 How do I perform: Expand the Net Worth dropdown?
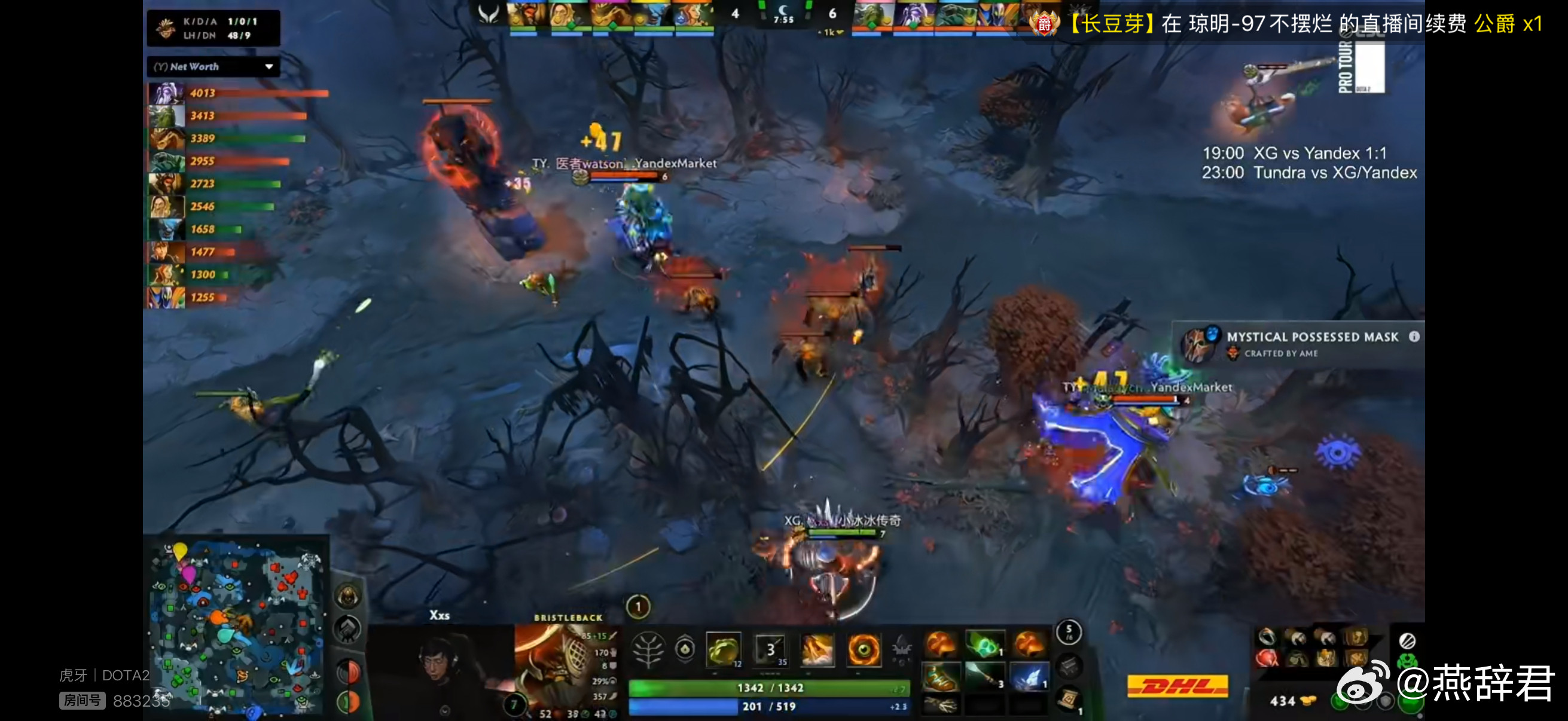point(270,67)
